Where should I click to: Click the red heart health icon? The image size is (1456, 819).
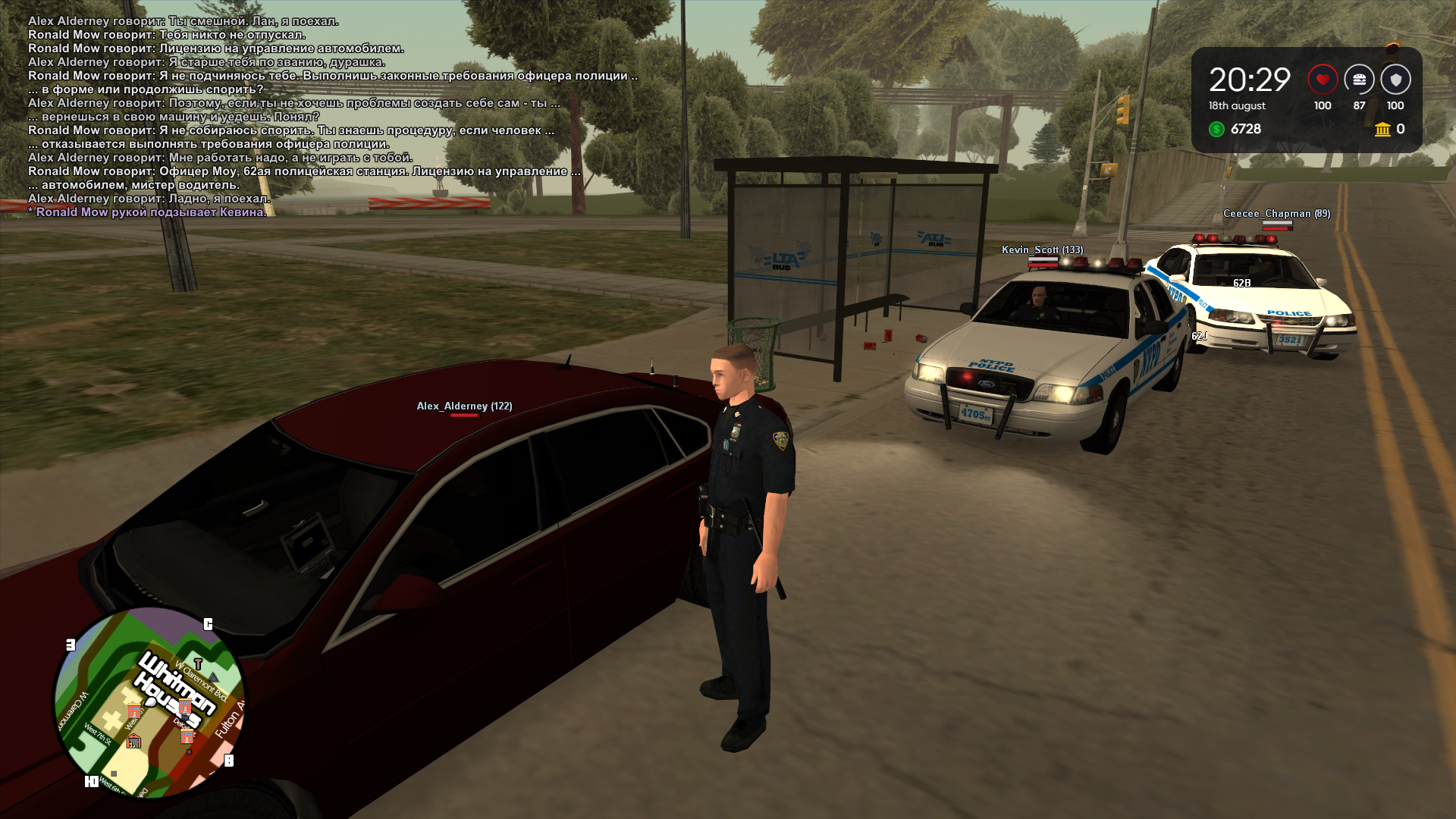1323,80
